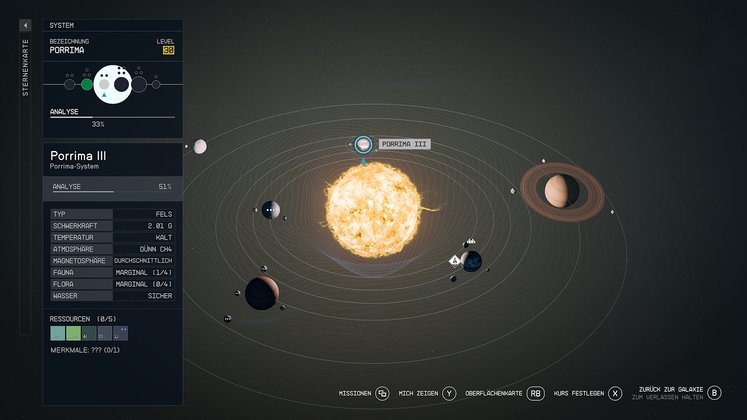Select the green planet in the system diagram
Screen dimensions: 747x420
click(x=87, y=84)
